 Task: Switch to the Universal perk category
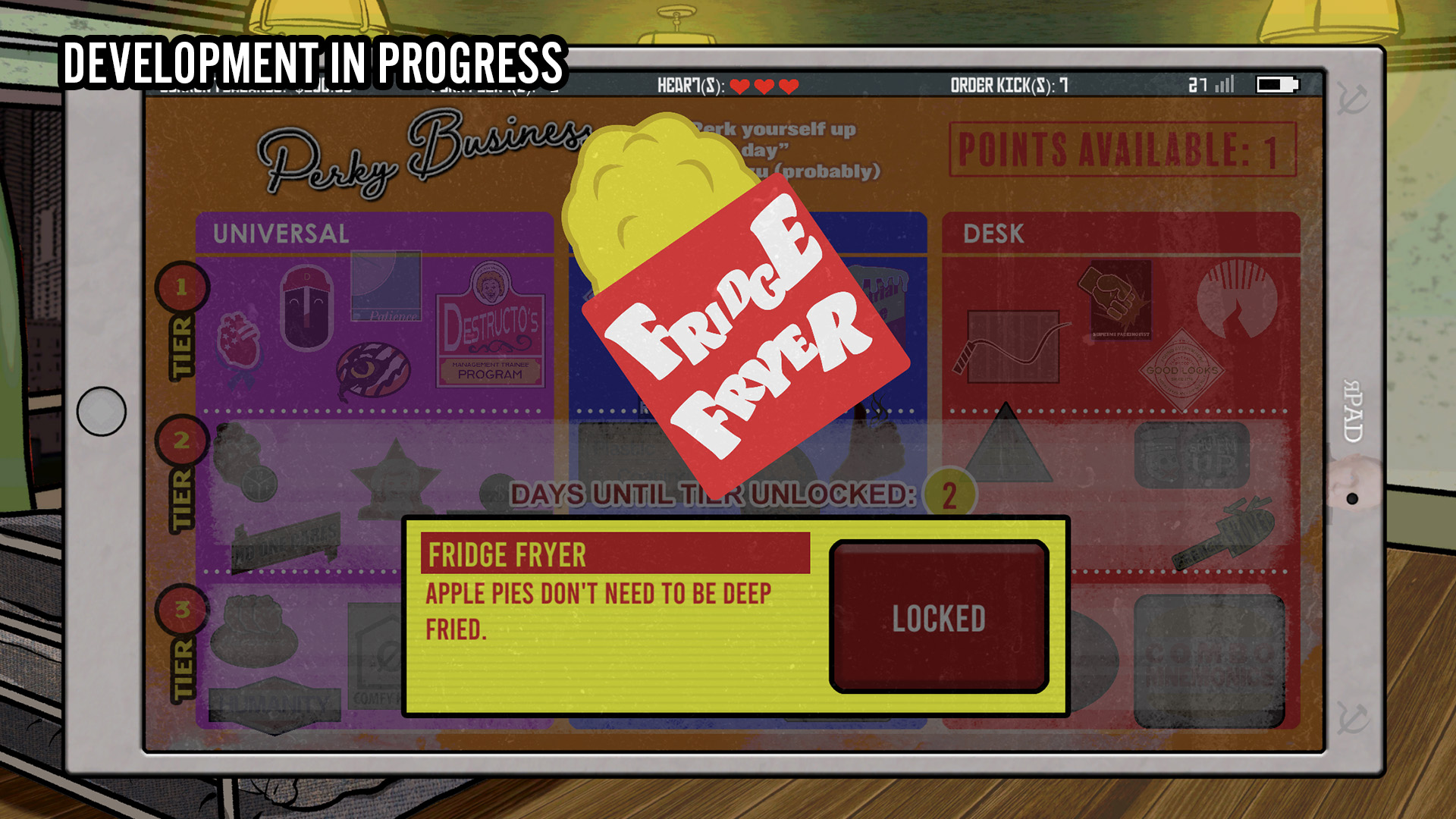281,234
